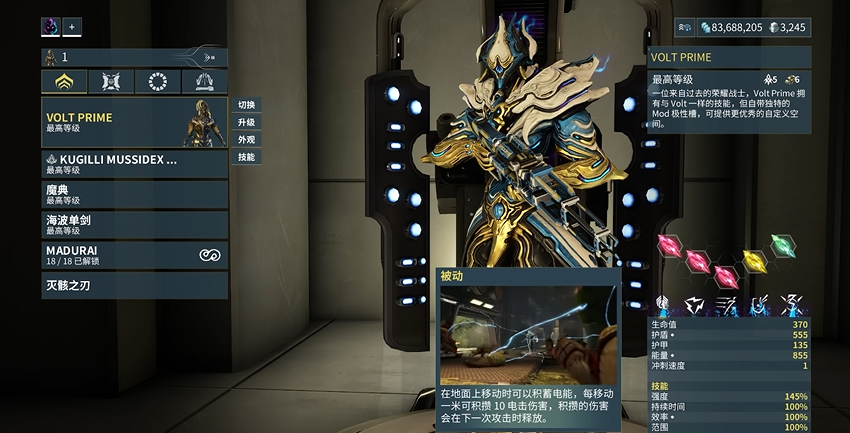Open the Kugilli Mussidex primary weapon slot
Image resolution: width=850 pixels, height=433 pixels.
point(134,164)
